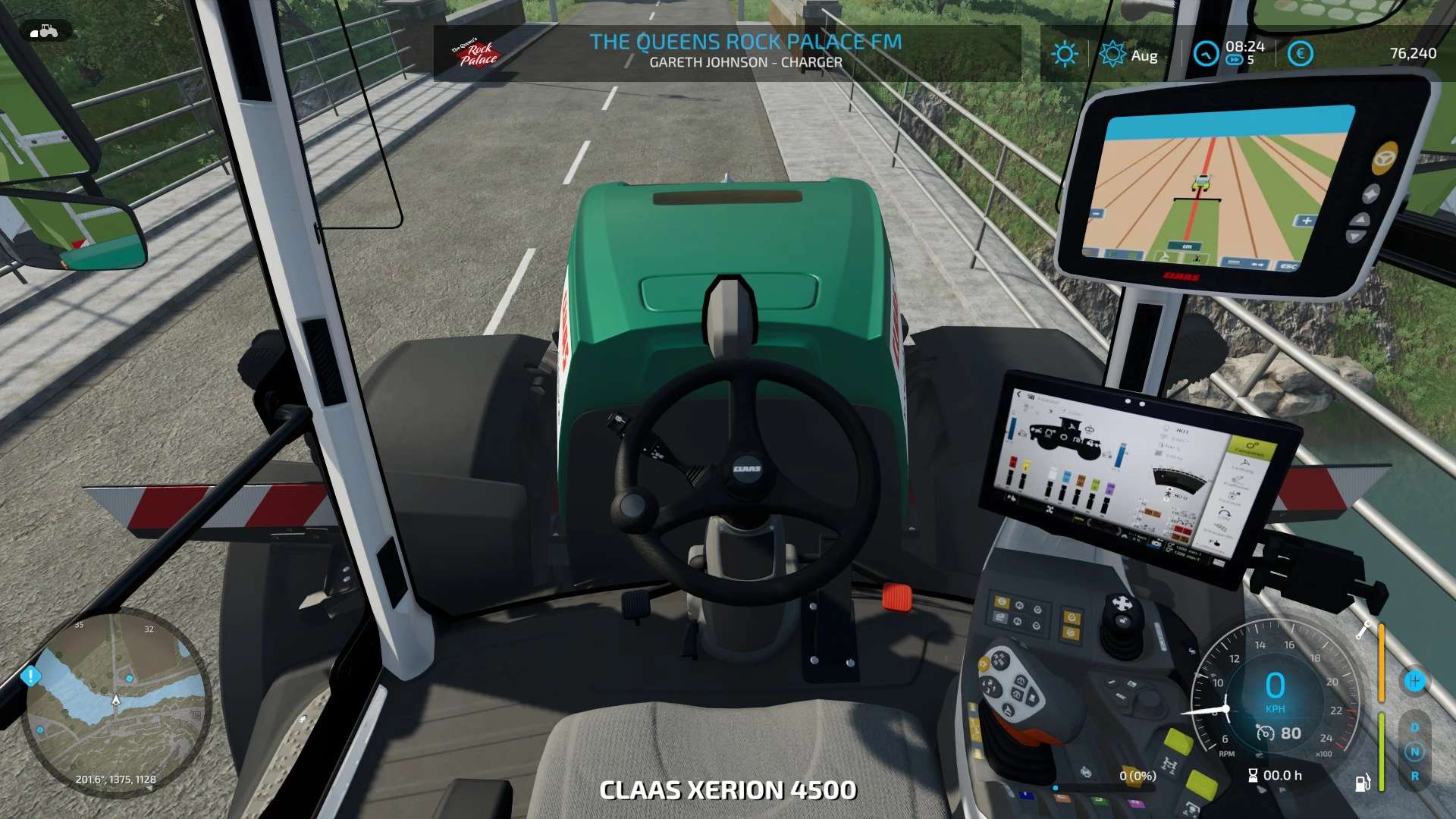Select the exclamation mark marker on minimap
The height and width of the screenshot is (819, 1456).
click(31, 675)
